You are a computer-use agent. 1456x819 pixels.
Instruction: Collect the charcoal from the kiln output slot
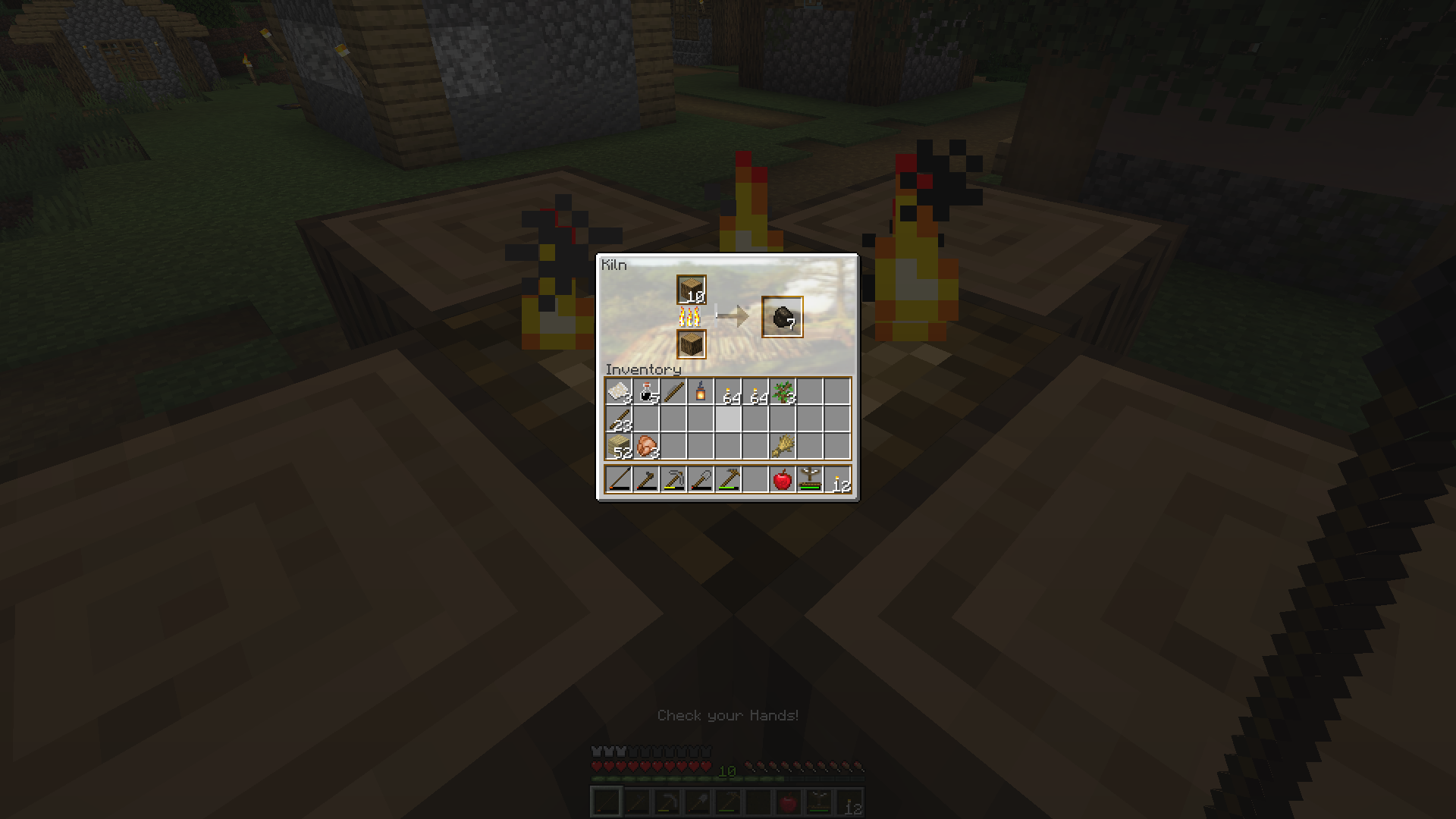click(x=783, y=318)
